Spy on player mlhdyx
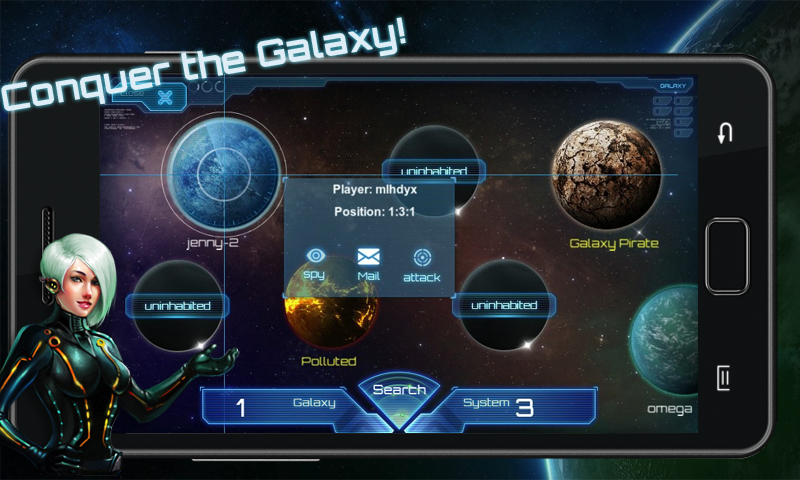The width and height of the screenshot is (800, 480). tap(316, 262)
